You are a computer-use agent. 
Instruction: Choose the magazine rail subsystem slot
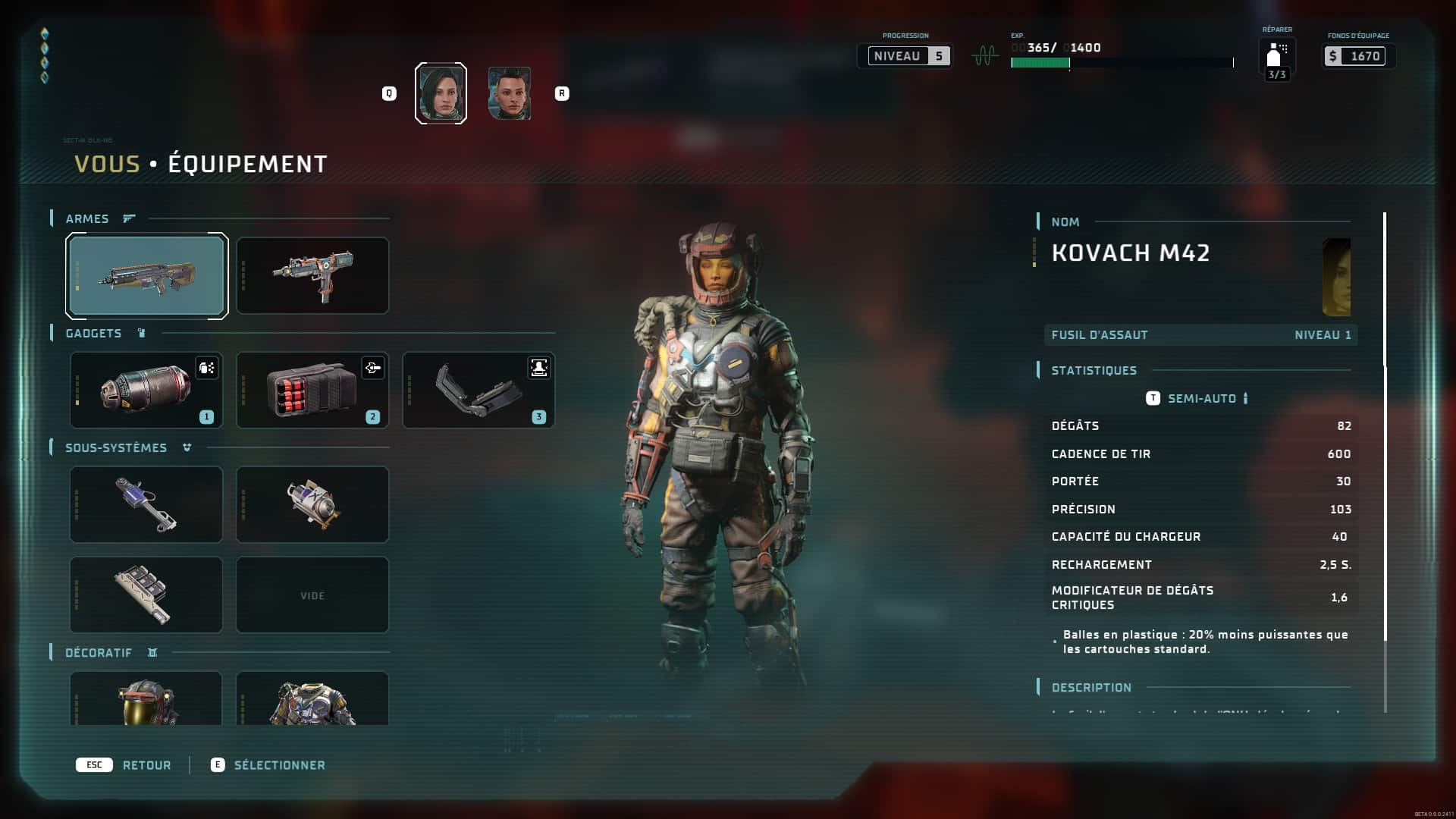click(x=146, y=595)
